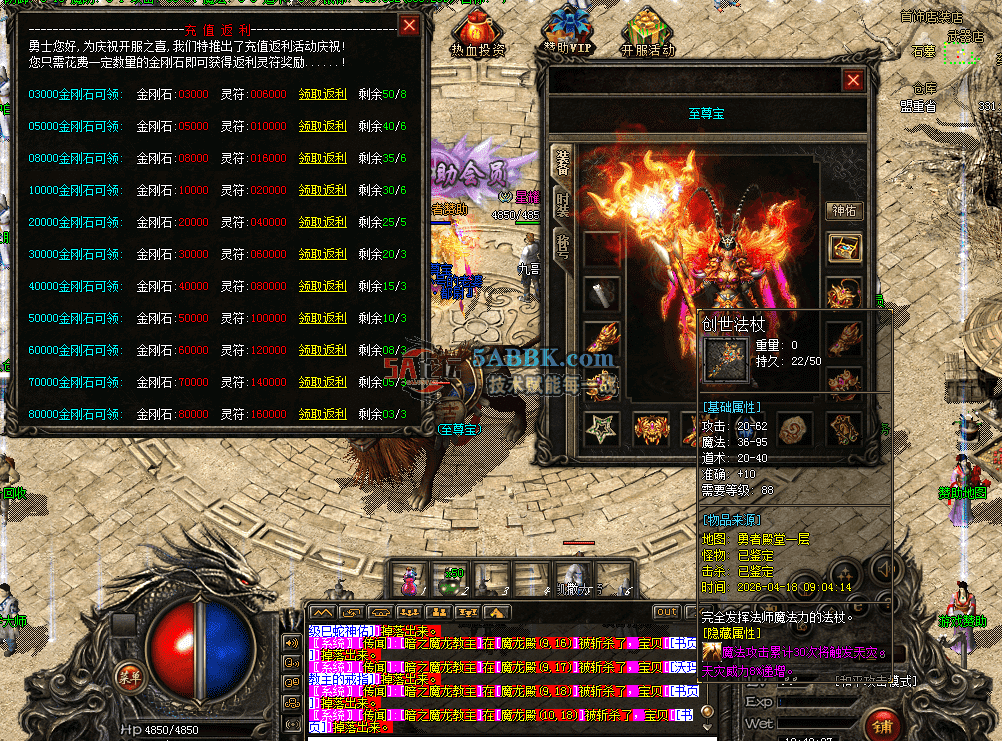Toggle the speaker sound button beside chat
Image resolution: width=1002 pixels, height=741 pixels.
click(x=292, y=642)
